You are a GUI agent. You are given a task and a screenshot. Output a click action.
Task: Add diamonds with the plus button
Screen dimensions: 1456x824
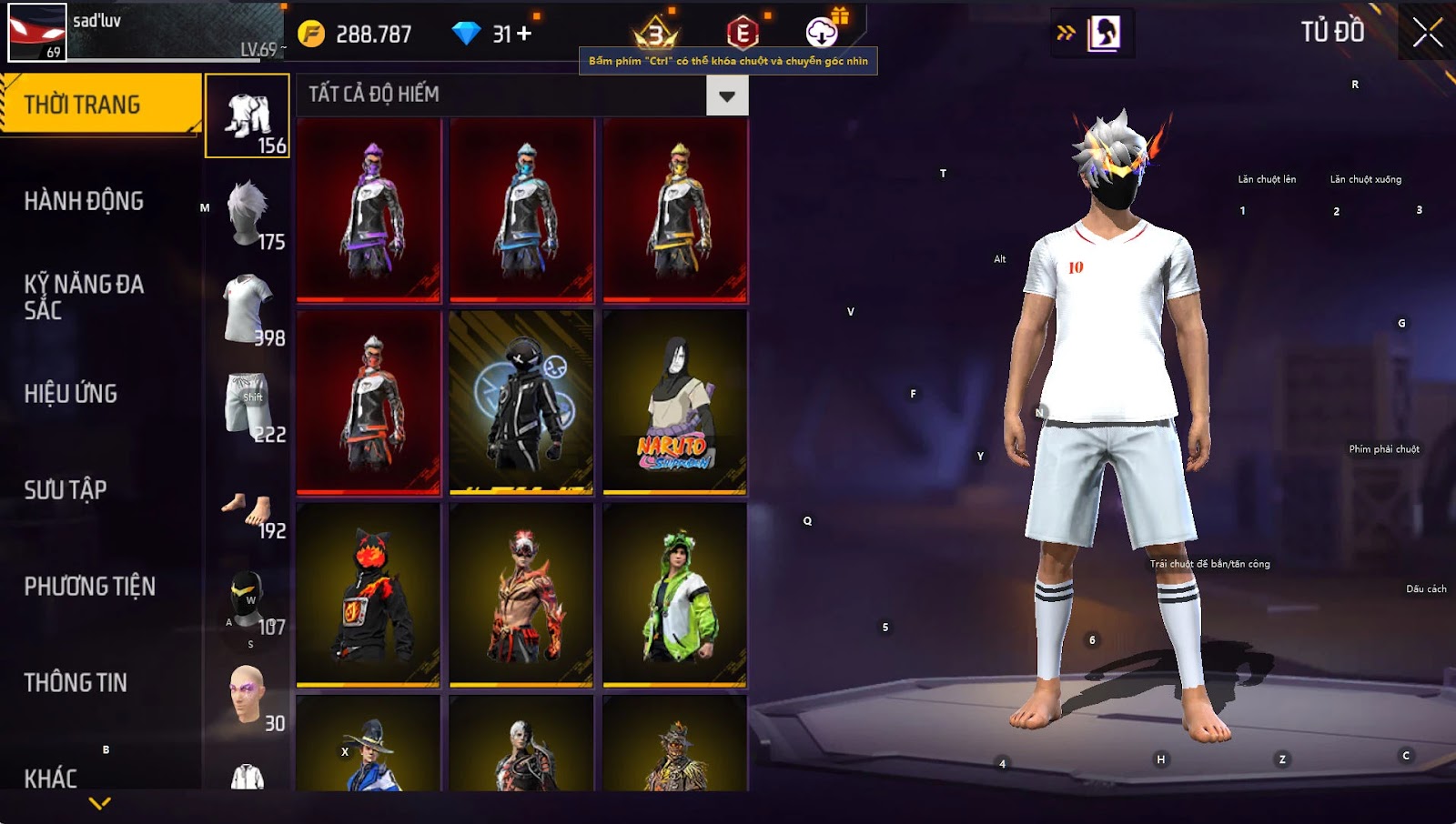pyautogui.click(x=524, y=34)
